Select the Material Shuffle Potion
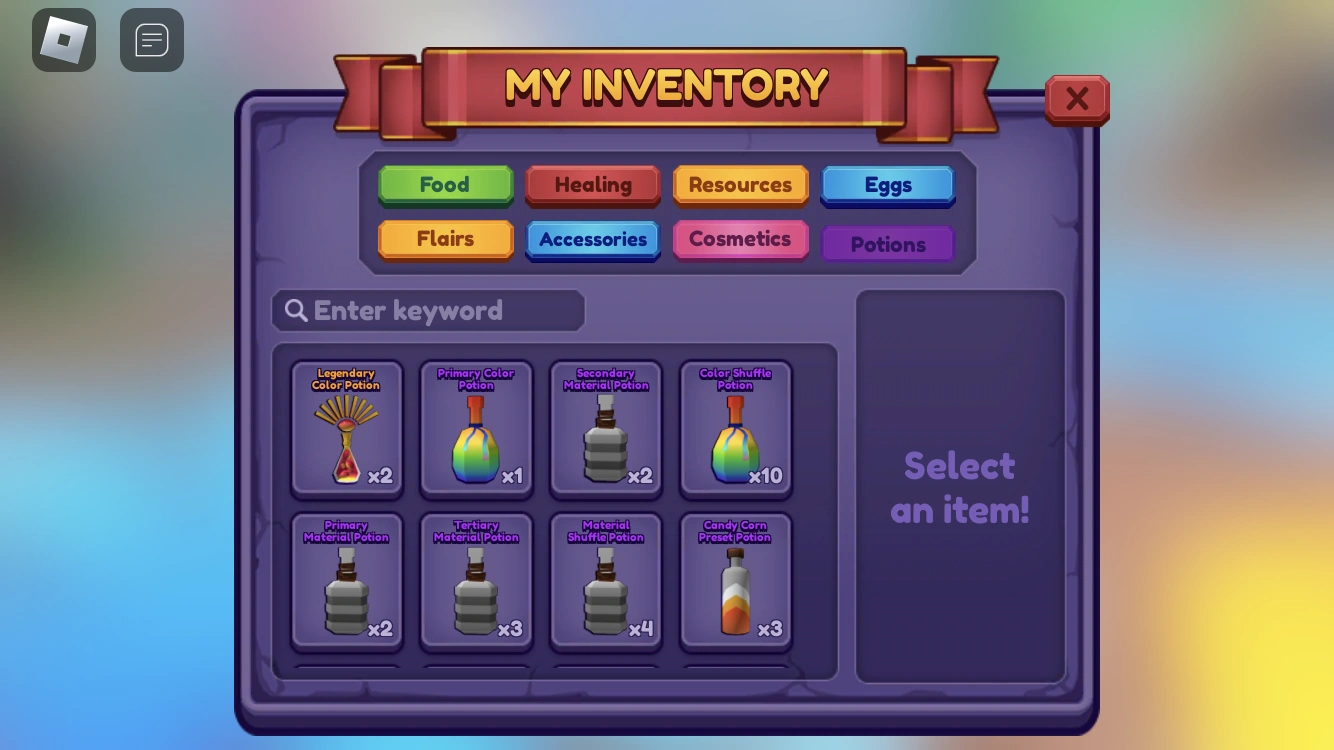Viewport: 1334px width, 750px height. pos(606,580)
